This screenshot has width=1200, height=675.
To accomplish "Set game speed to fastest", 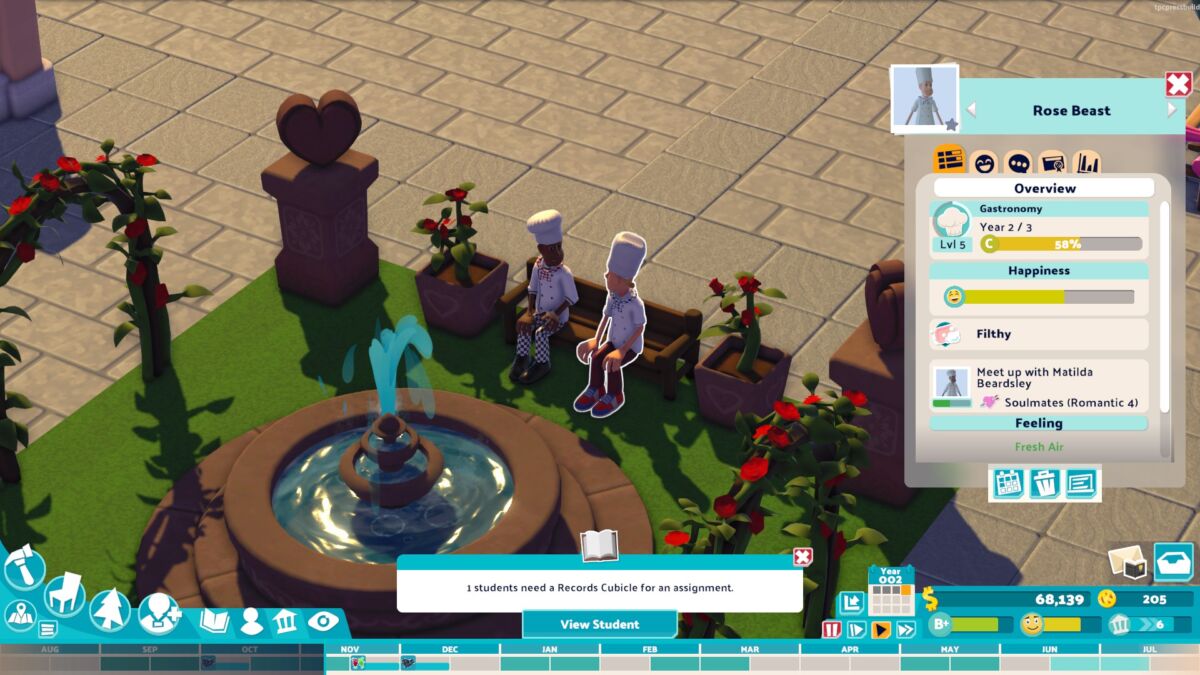I will tap(906, 630).
